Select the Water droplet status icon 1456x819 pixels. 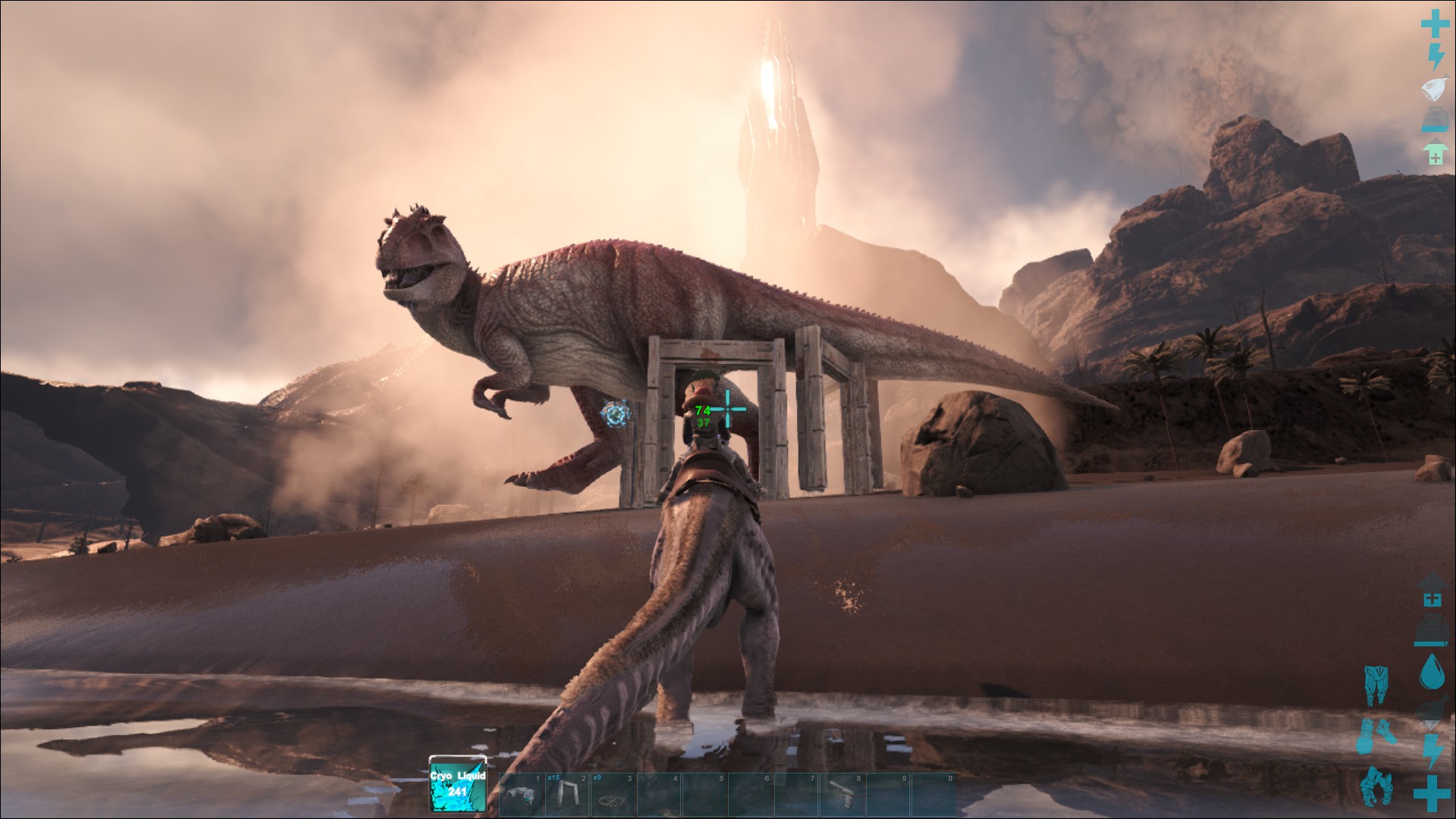[x=1432, y=671]
